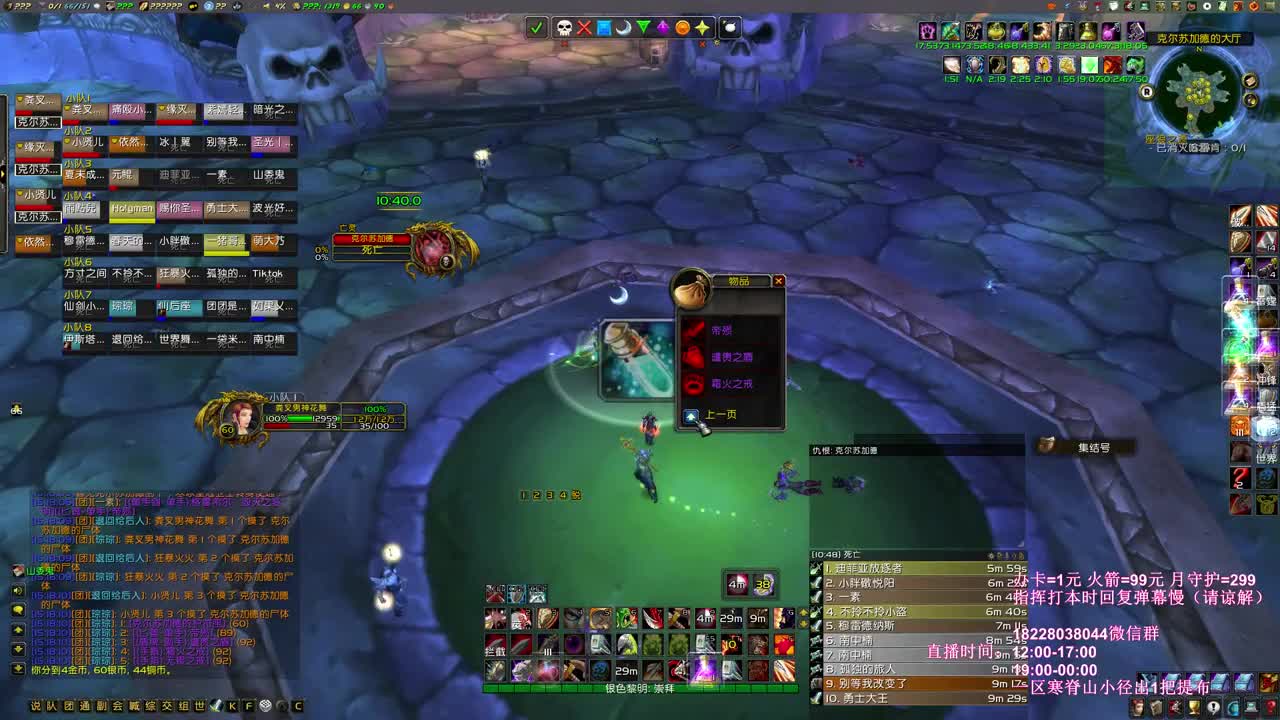Switch to the 世 chat tab
Screen dimensions: 1280x720
tap(200, 705)
